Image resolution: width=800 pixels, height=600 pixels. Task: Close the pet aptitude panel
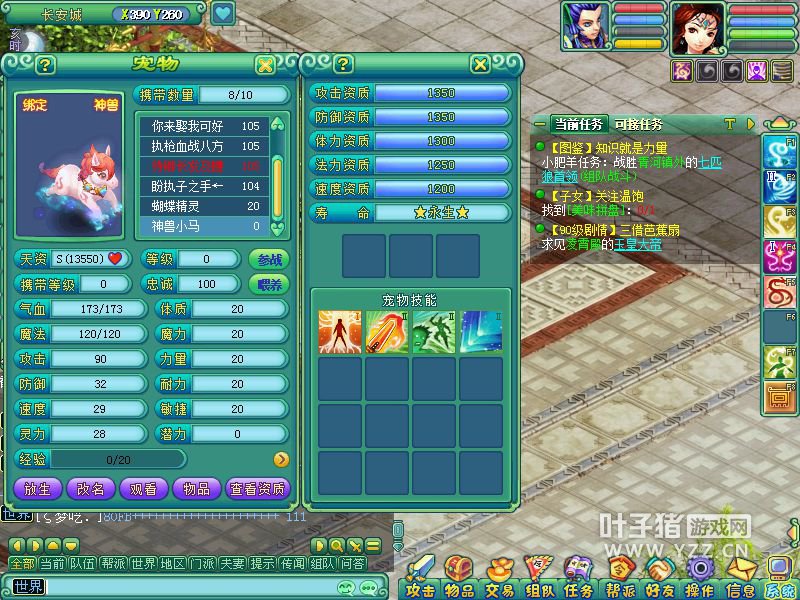coord(481,65)
